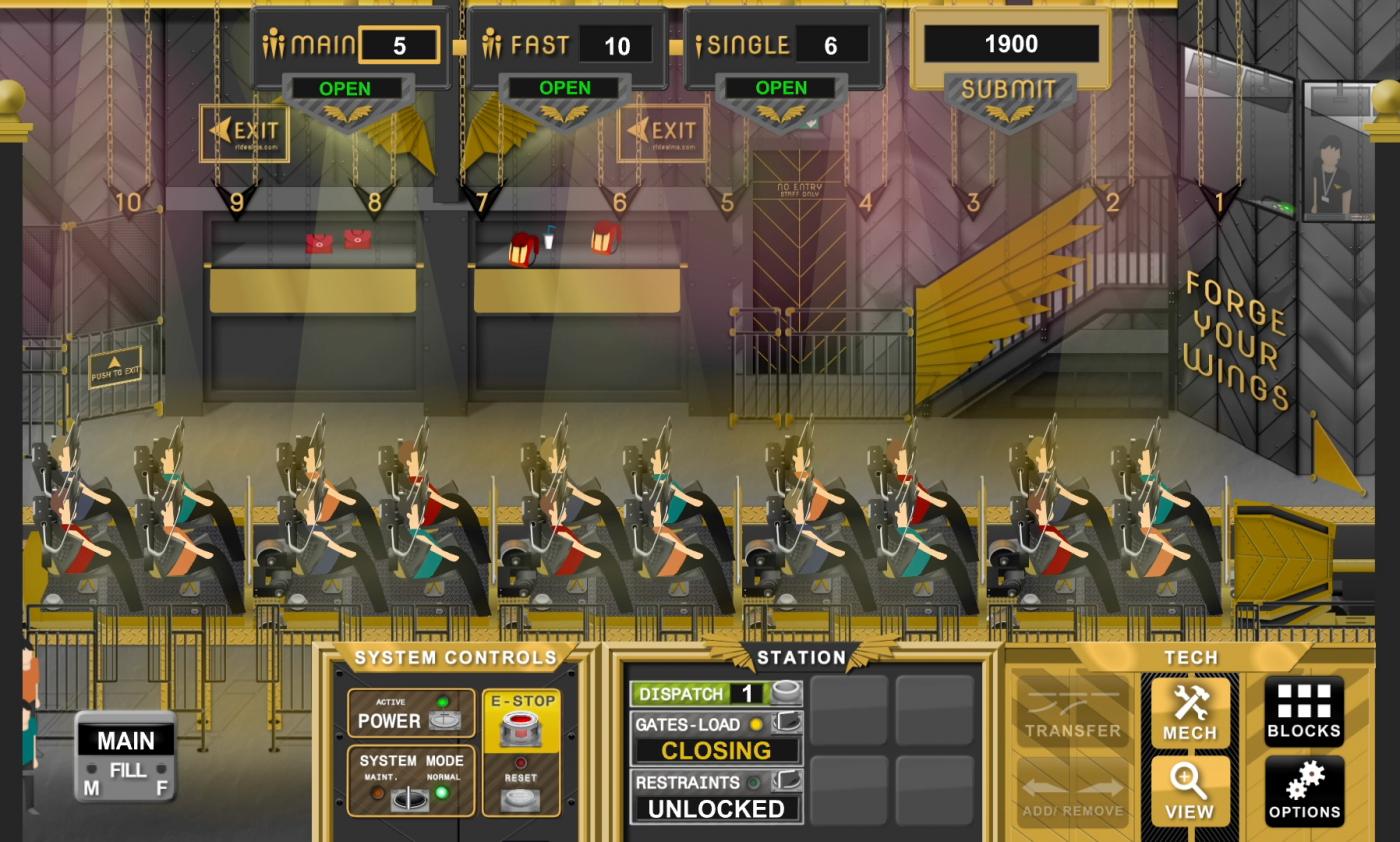Click the RESET button under E-STOP
Screen dimensions: 1400x842
(x=519, y=798)
